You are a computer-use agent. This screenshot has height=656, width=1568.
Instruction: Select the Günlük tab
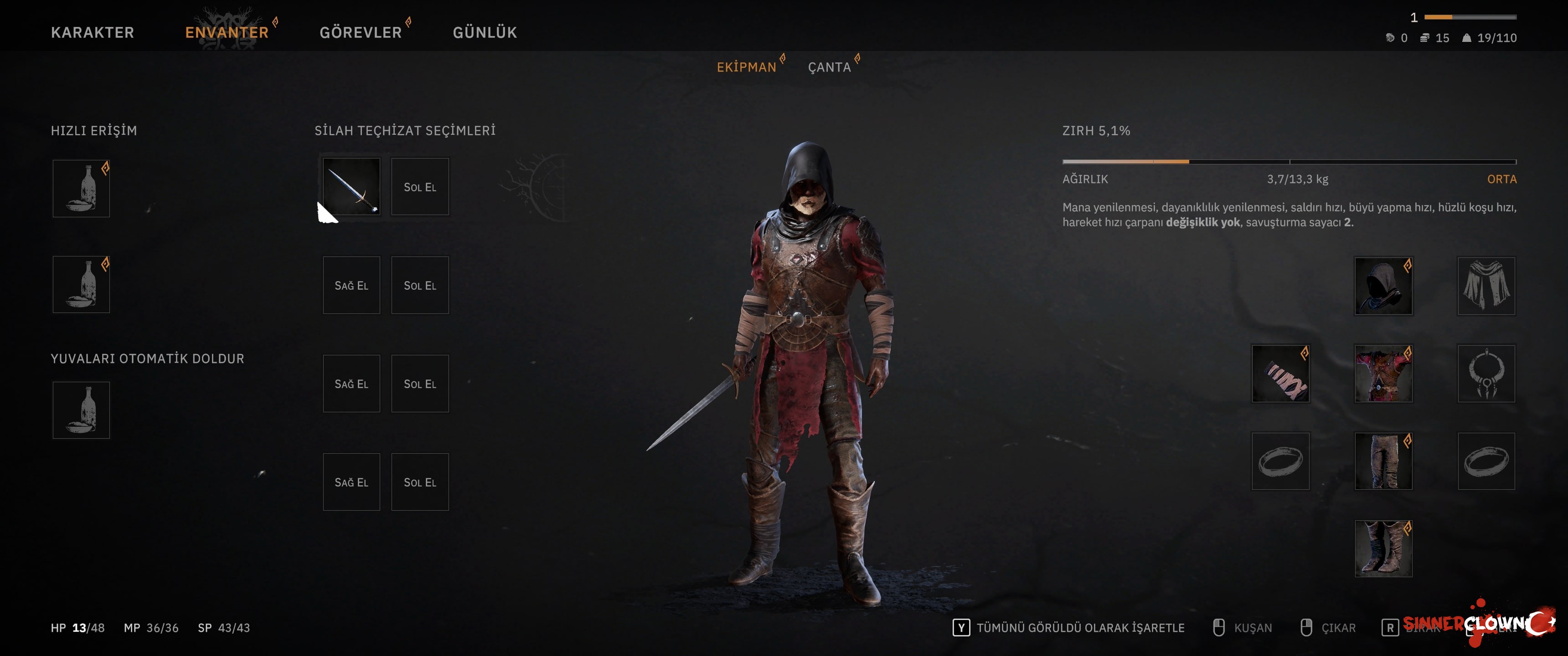coord(485,32)
